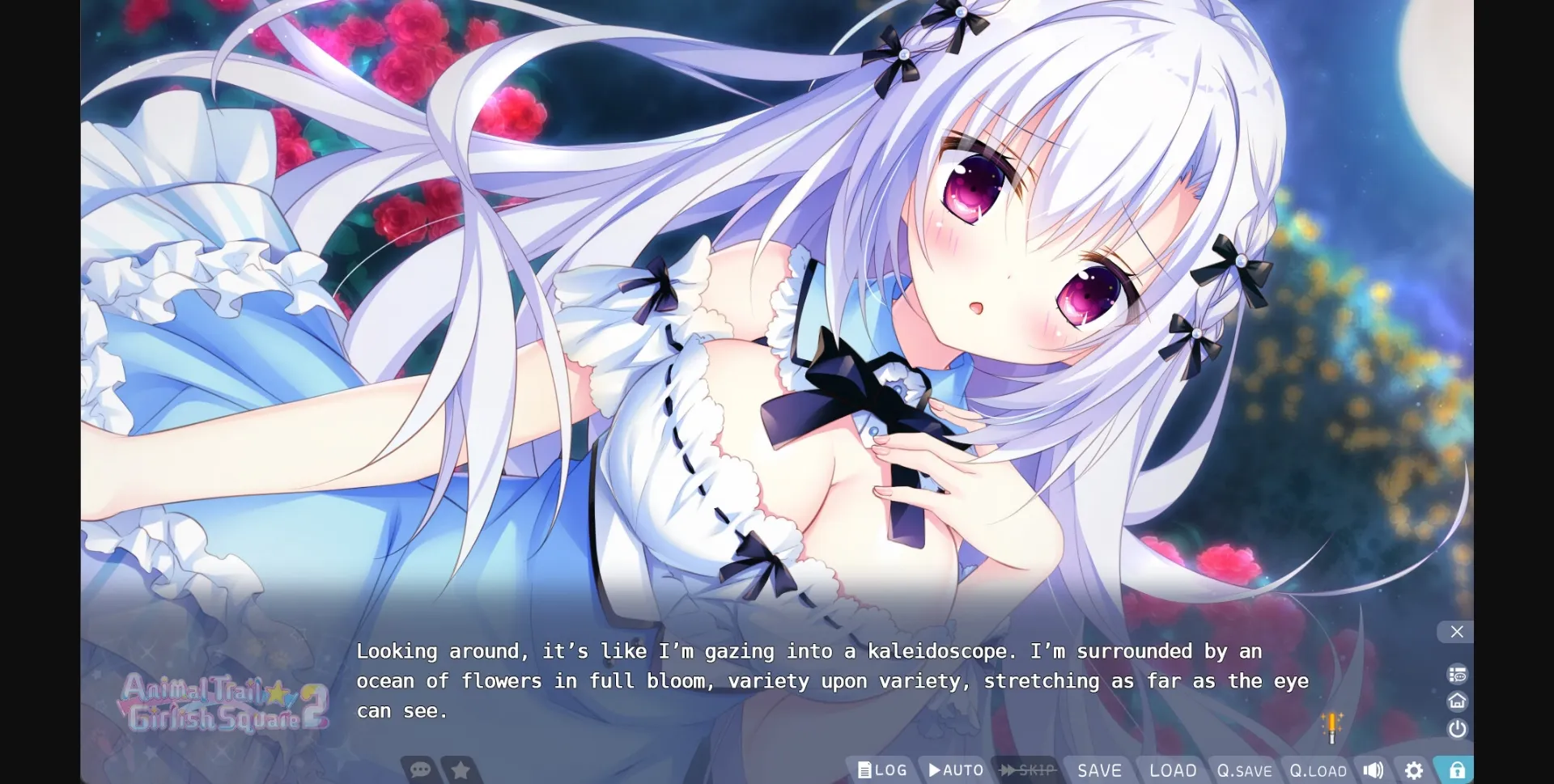1554x784 pixels.
Task: Open settings with the gear icon
Action: click(1414, 769)
